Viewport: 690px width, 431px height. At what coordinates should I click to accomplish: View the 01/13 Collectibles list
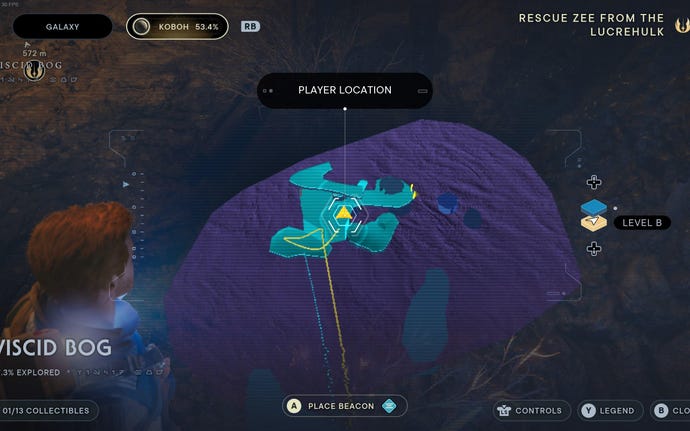(48, 410)
